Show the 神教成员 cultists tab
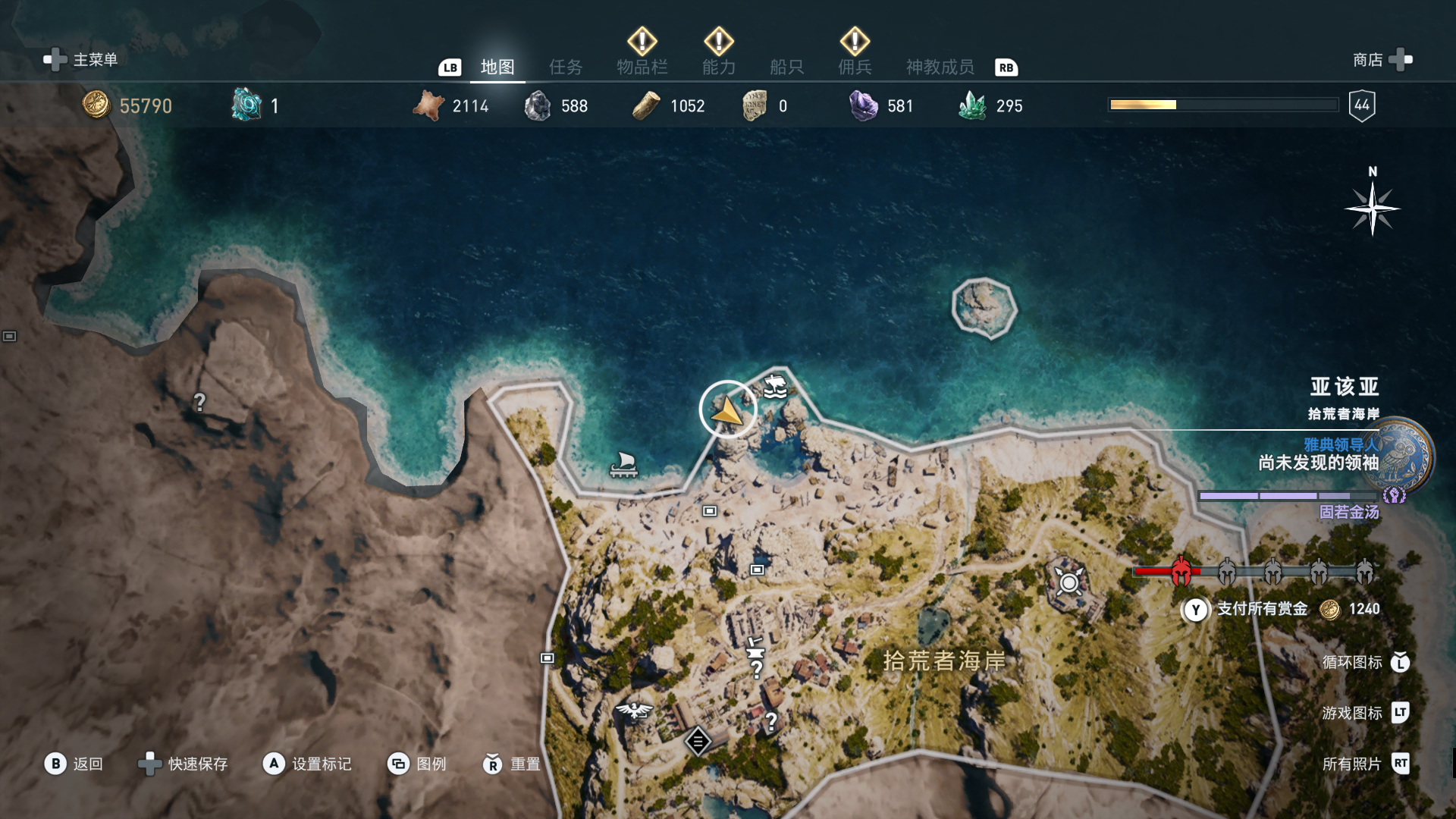1456x819 pixels. click(x=940, y=67)
